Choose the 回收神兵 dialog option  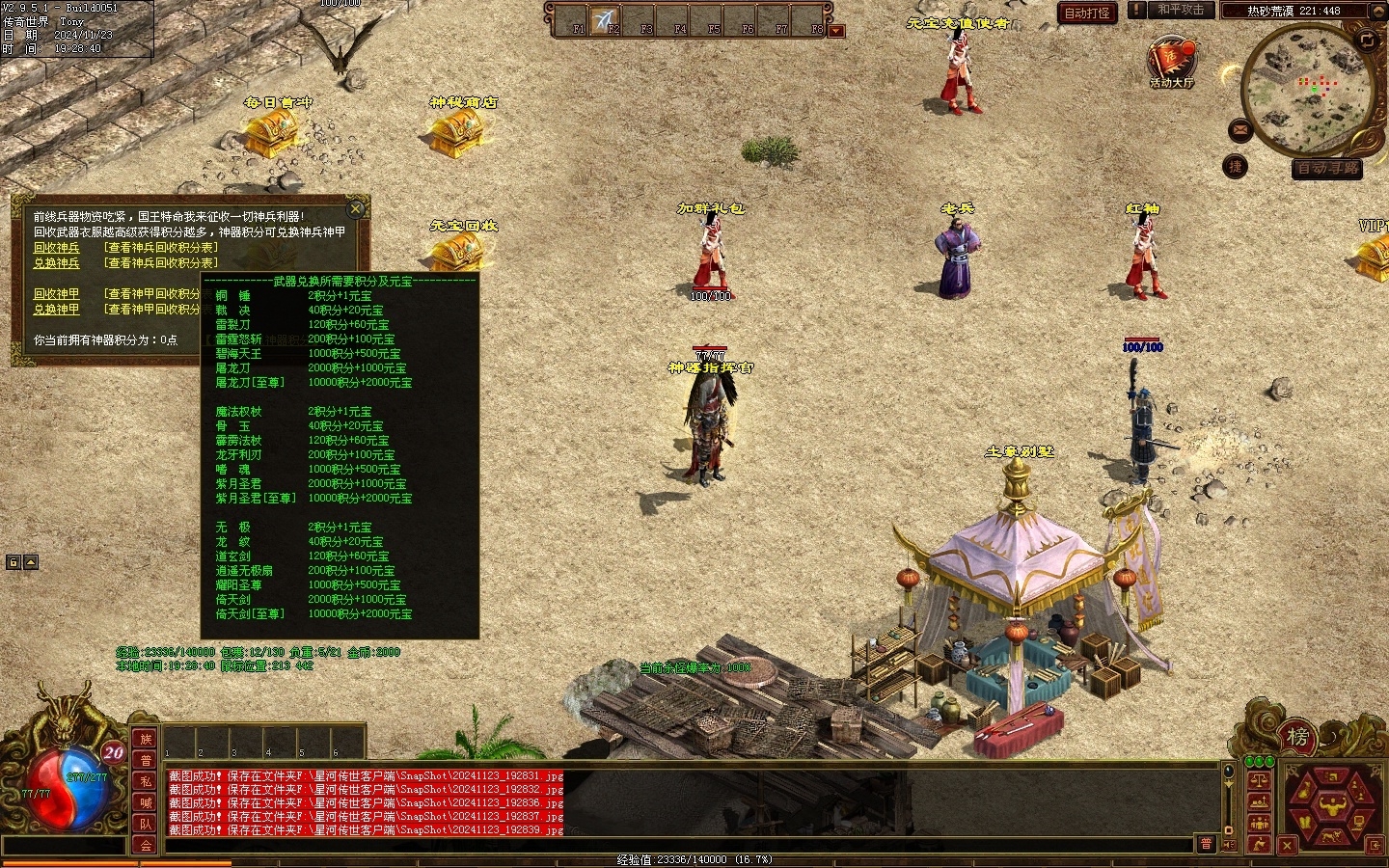click(x=57, y=248)
